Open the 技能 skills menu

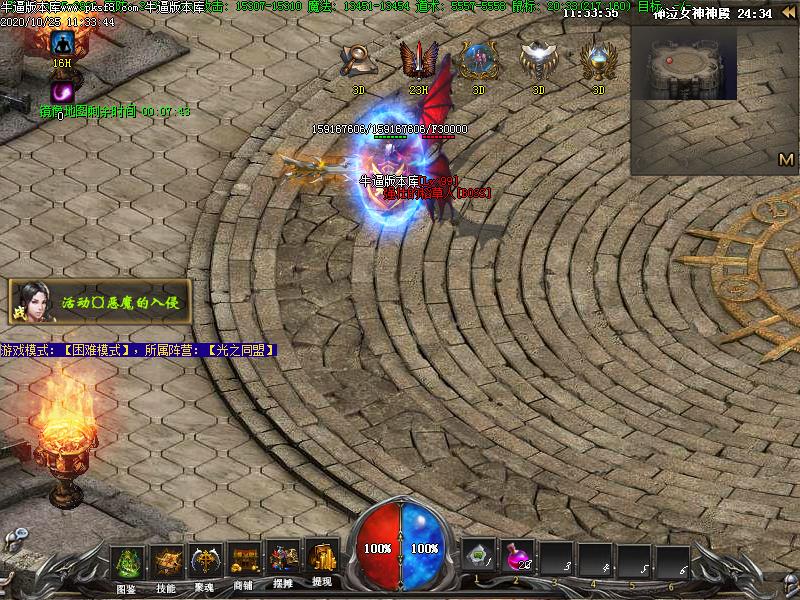pyautogui.click(x=166, y=562)
